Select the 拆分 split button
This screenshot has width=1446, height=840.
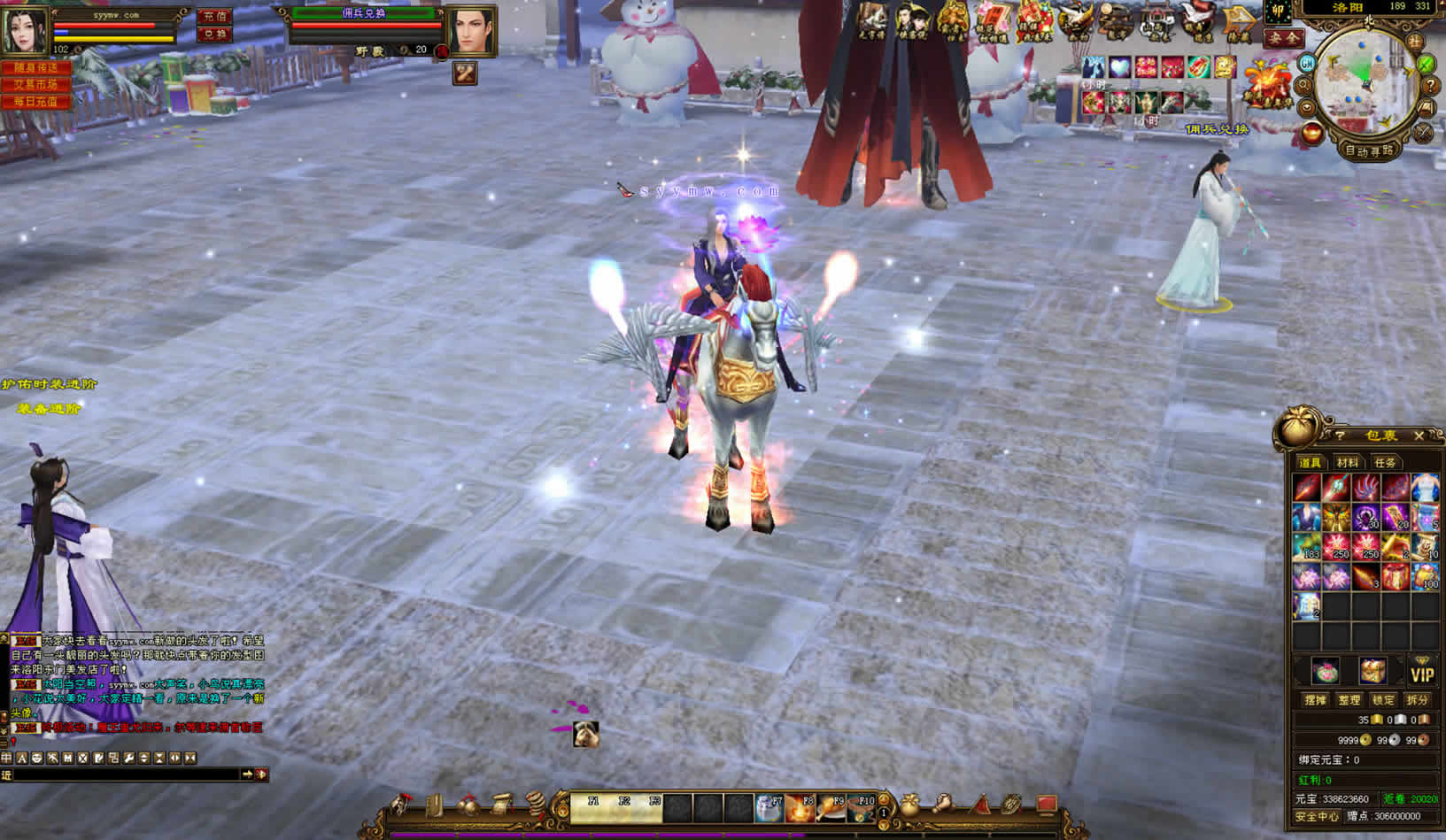pyautogui.click(x=1417, y=700)
